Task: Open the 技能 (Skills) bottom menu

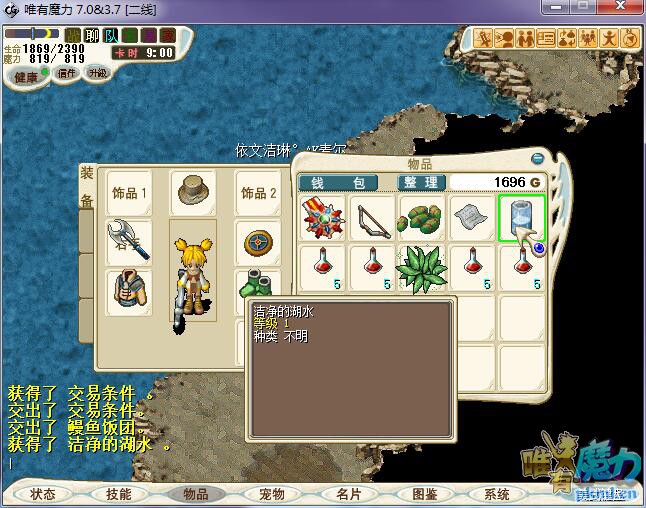Action: click(x=118, y=494)
